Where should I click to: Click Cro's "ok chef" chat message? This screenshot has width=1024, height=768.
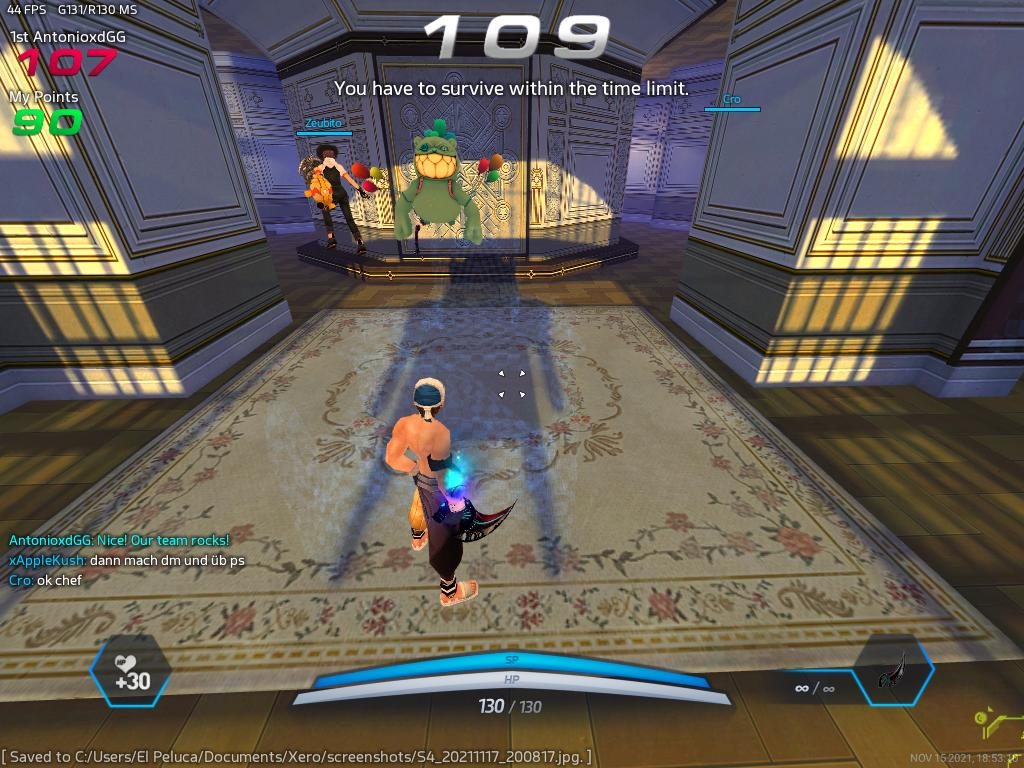point(45,580)
